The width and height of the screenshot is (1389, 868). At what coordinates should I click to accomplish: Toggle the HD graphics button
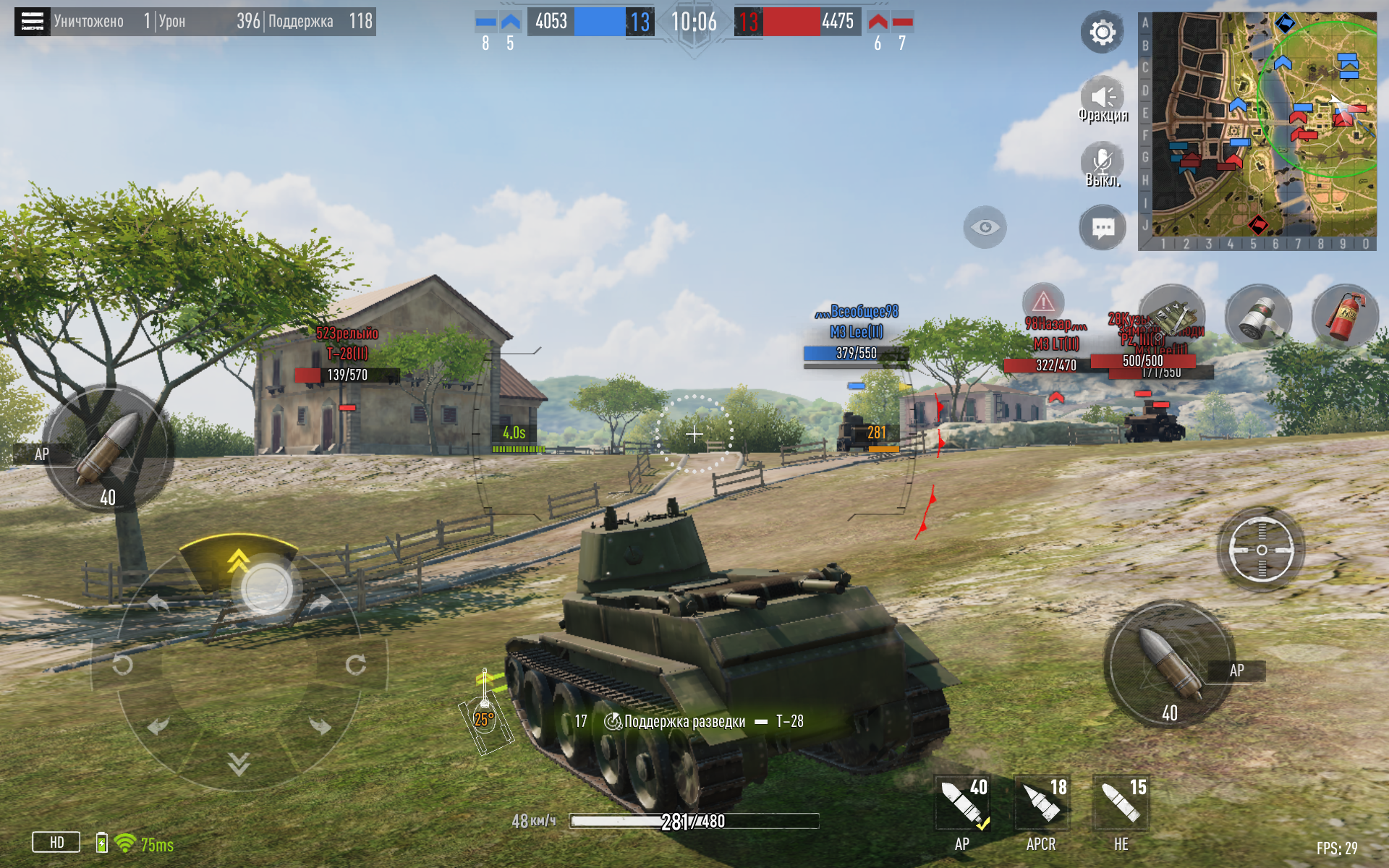pos(56,842)
